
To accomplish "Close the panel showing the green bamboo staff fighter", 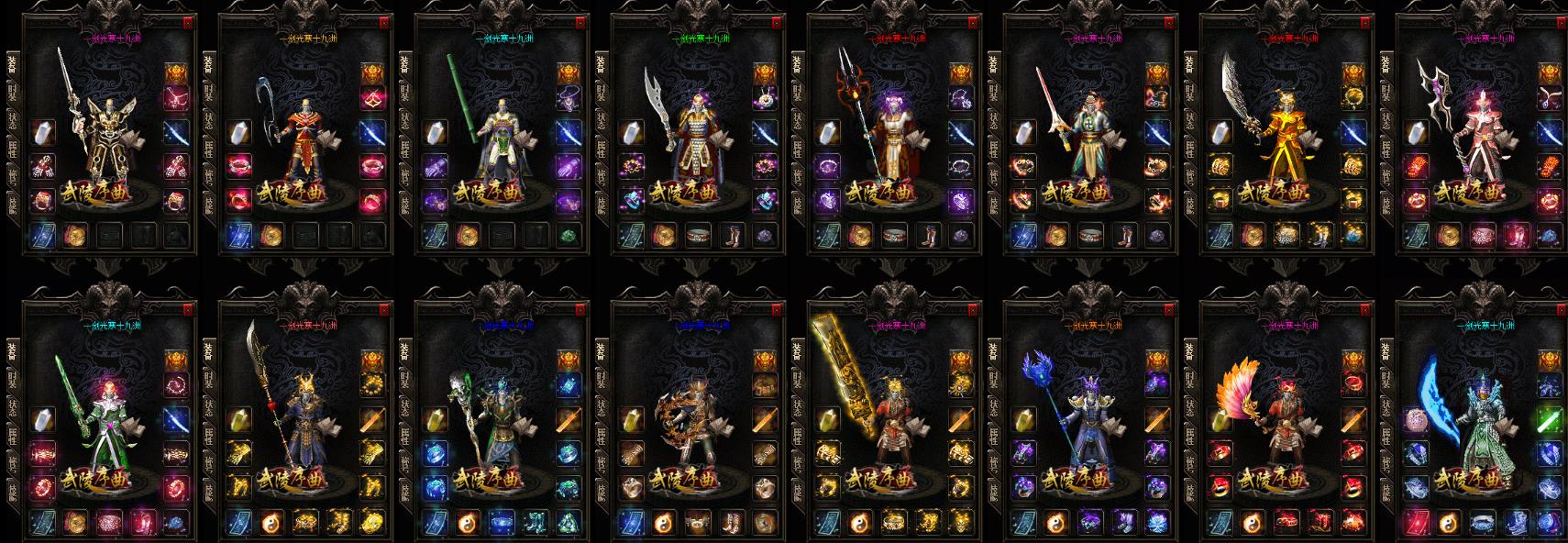I will [580, 22].
